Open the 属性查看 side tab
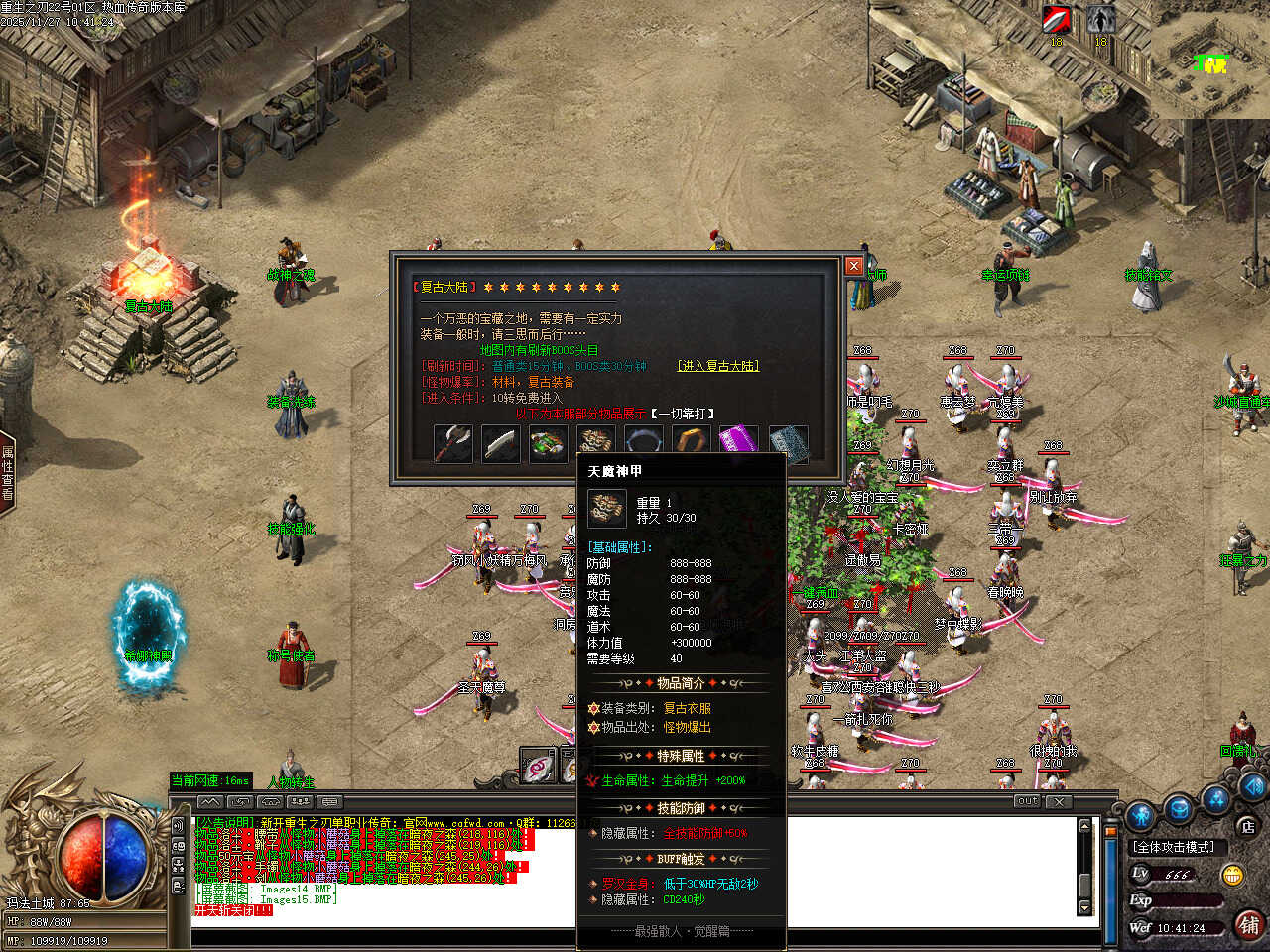The height and width of the screenshot is (952, 1270). pyautogui.click(x=8, y=473)
